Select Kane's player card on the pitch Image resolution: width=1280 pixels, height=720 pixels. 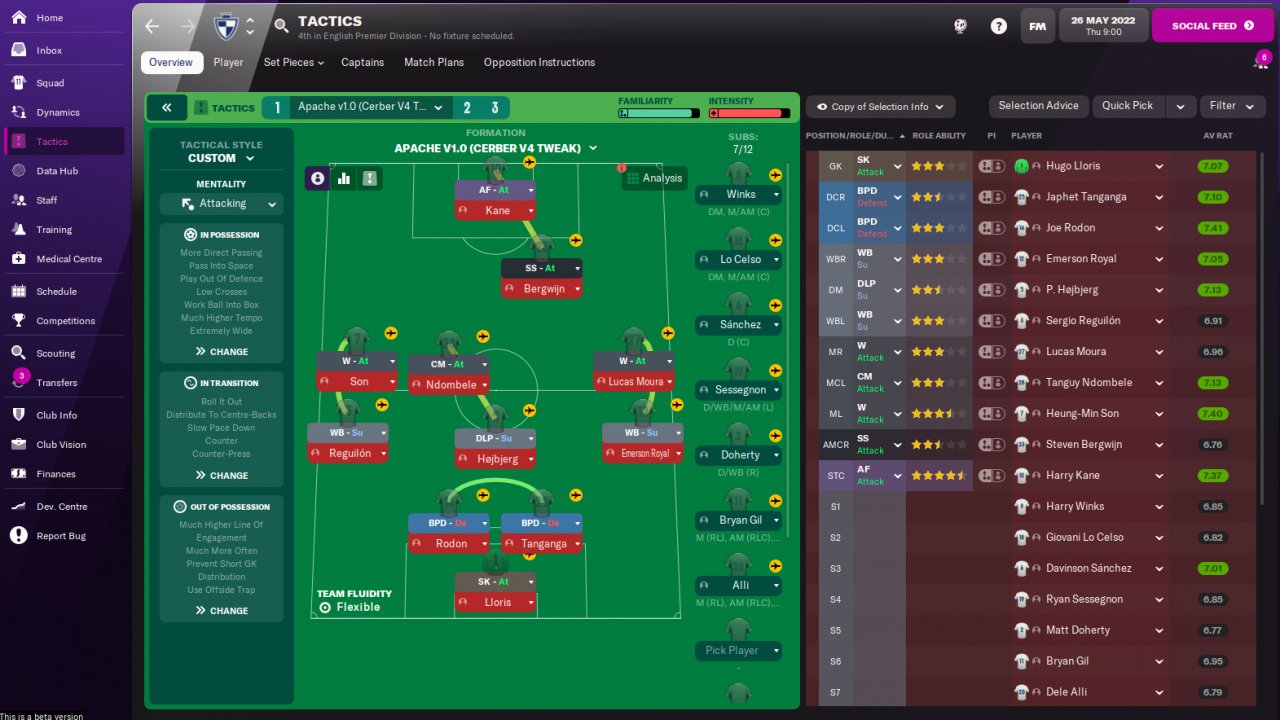click(x=495, y=210)
